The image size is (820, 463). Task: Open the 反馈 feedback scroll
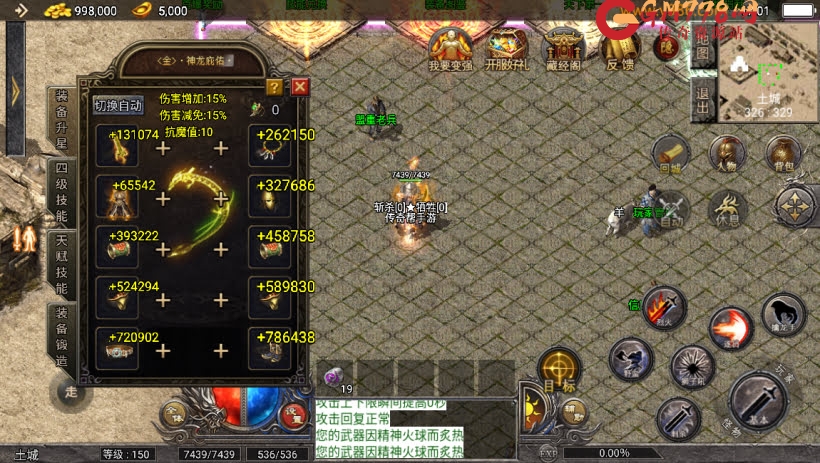(621, 50)
